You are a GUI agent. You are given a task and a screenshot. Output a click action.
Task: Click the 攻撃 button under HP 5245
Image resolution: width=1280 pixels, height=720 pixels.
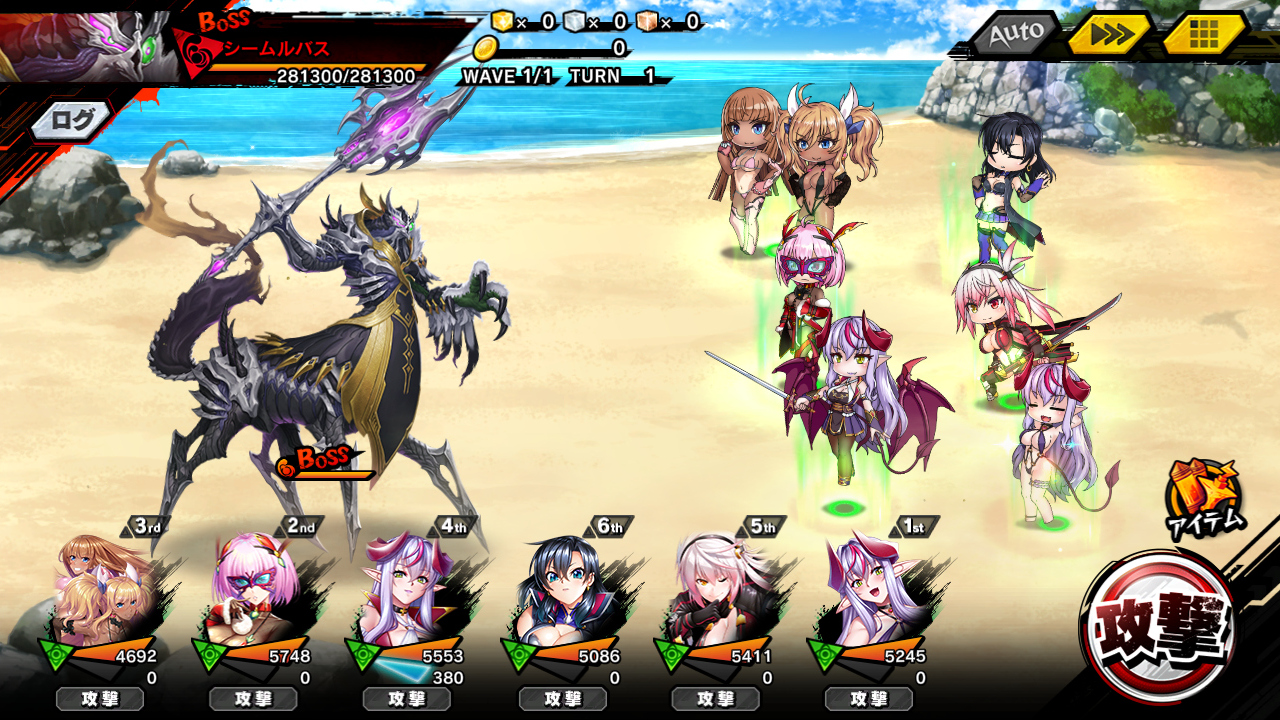point(868,699)
